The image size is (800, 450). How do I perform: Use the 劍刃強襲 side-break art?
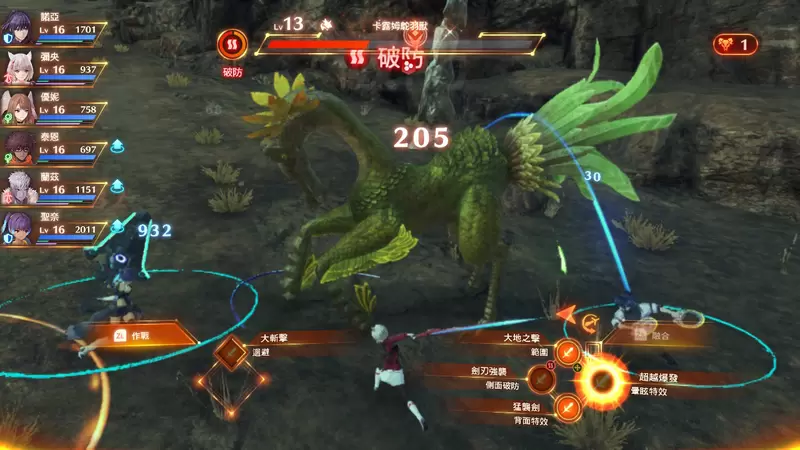tap(541, 378)
